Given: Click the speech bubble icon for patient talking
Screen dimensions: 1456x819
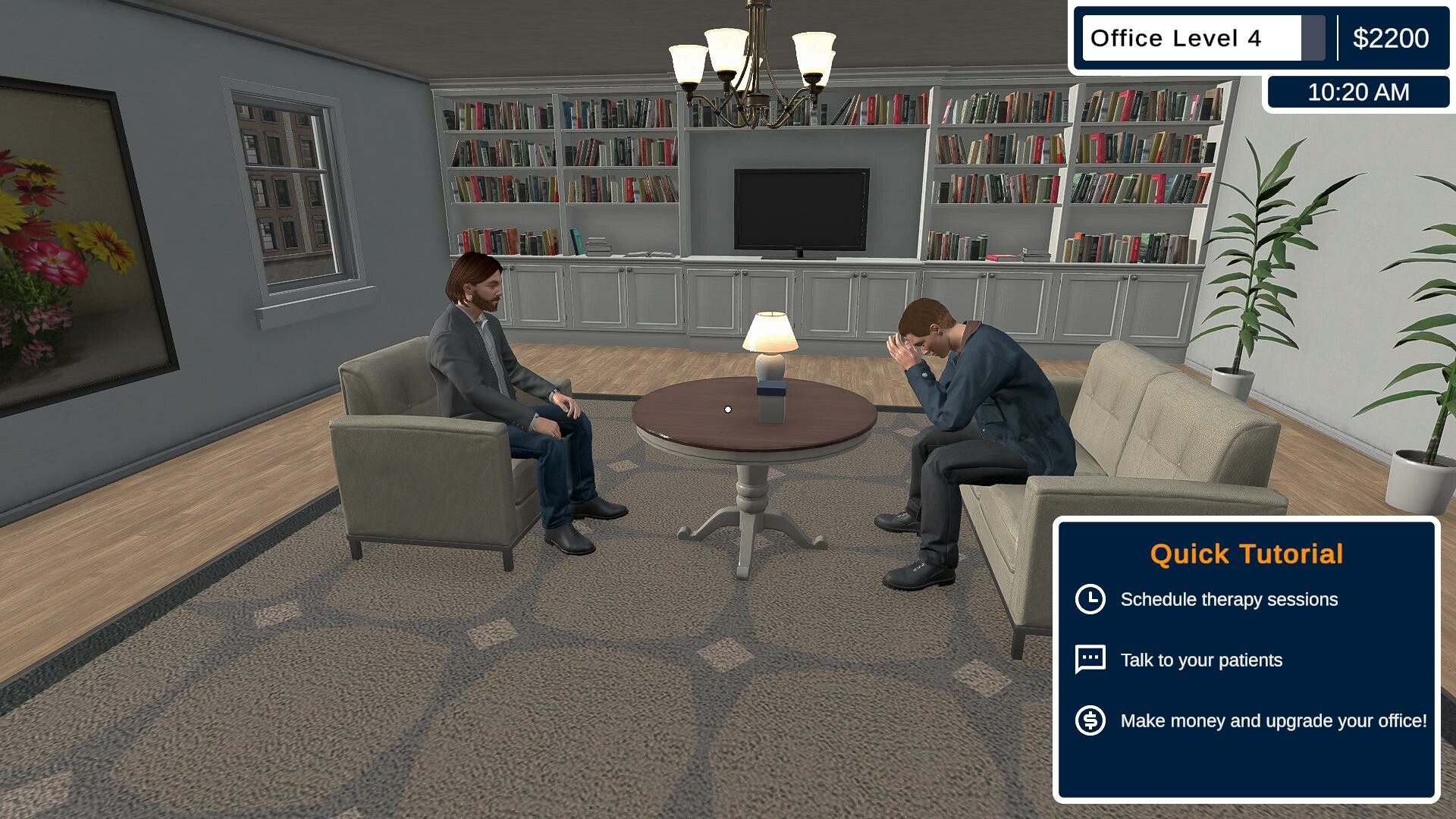Looking at the screenshot, I should [x=1090, y=659].
